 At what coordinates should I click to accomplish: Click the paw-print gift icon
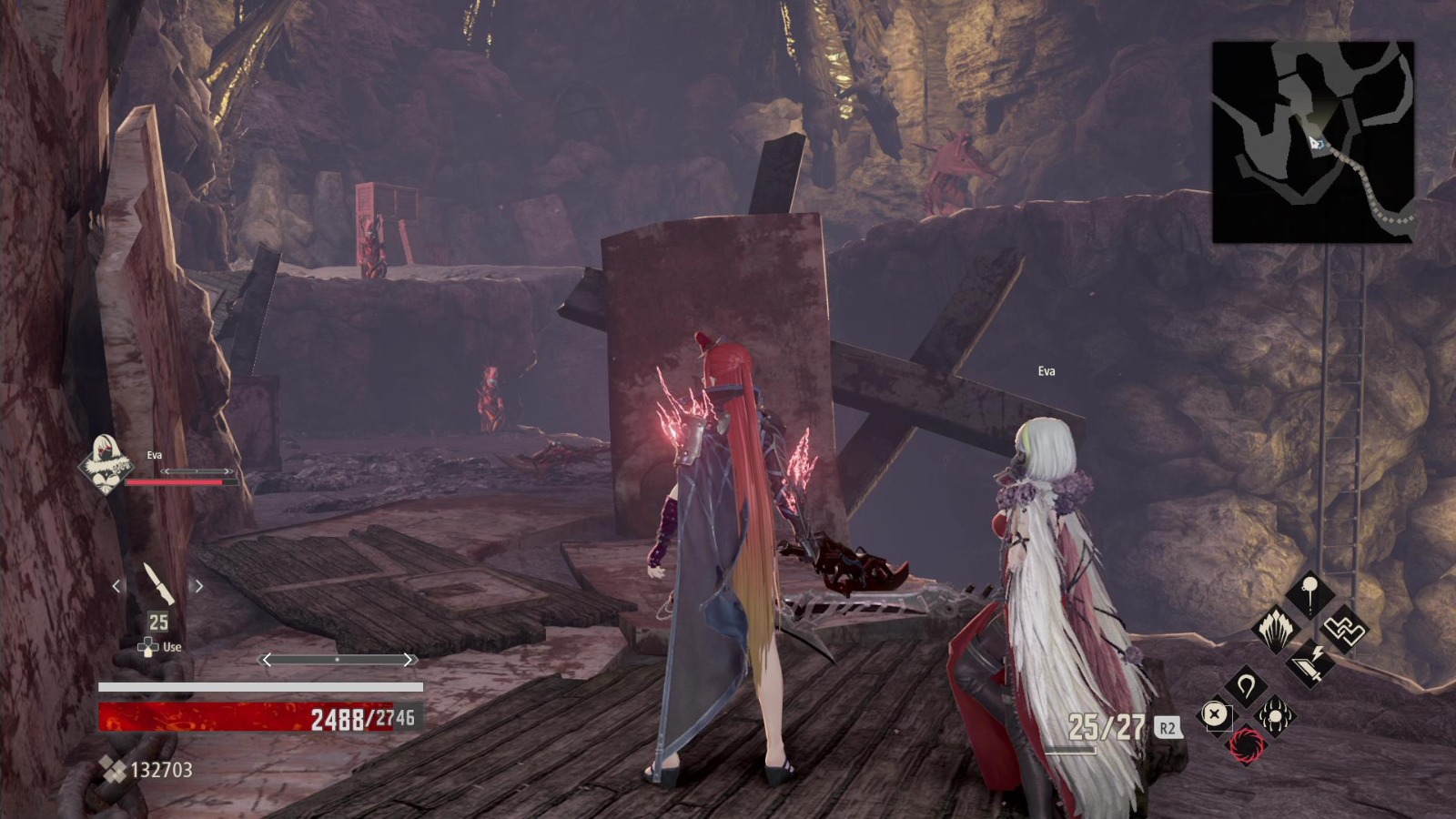[1277, 714]
